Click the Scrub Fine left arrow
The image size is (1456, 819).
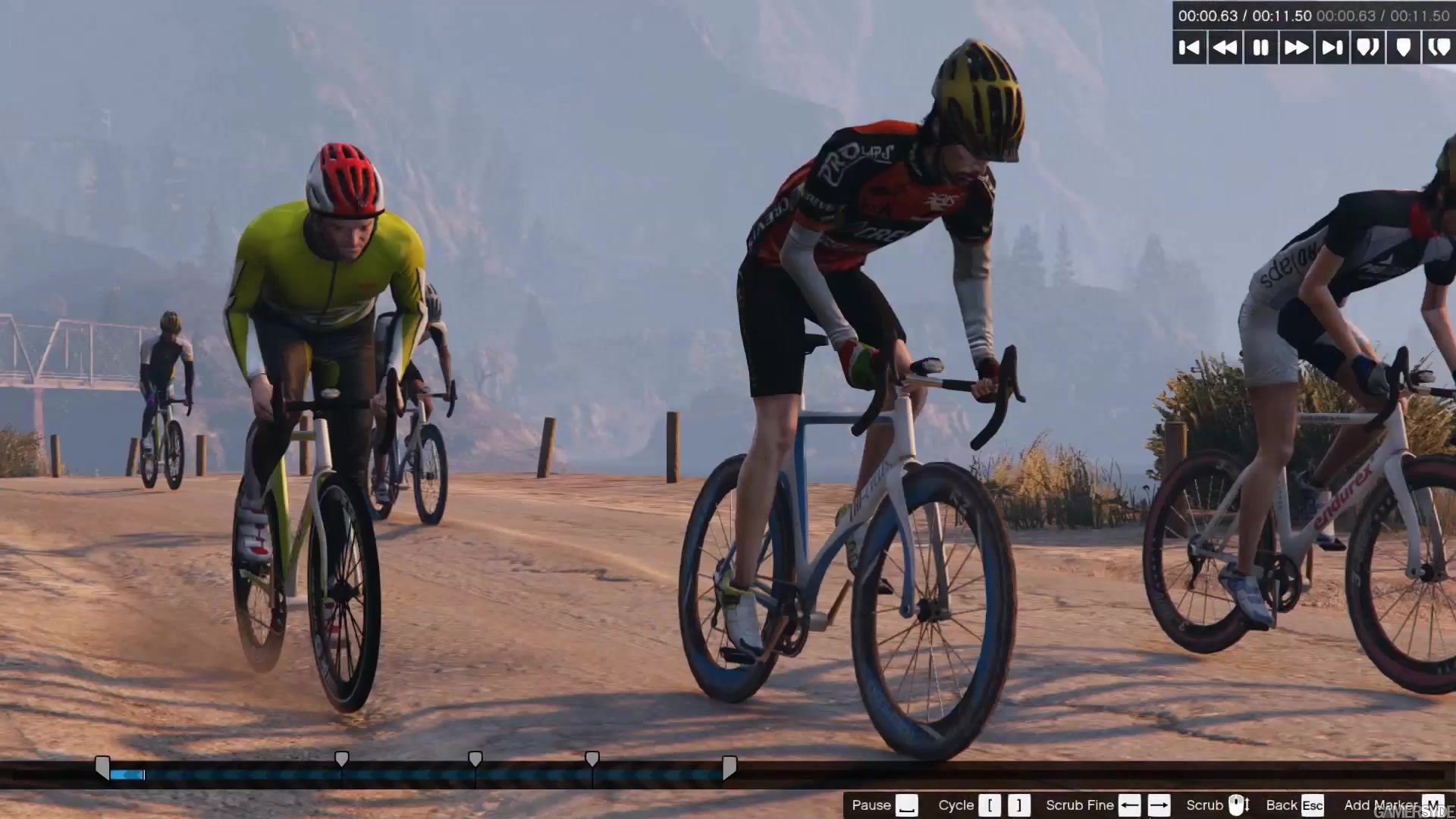tap(1128, 805)
